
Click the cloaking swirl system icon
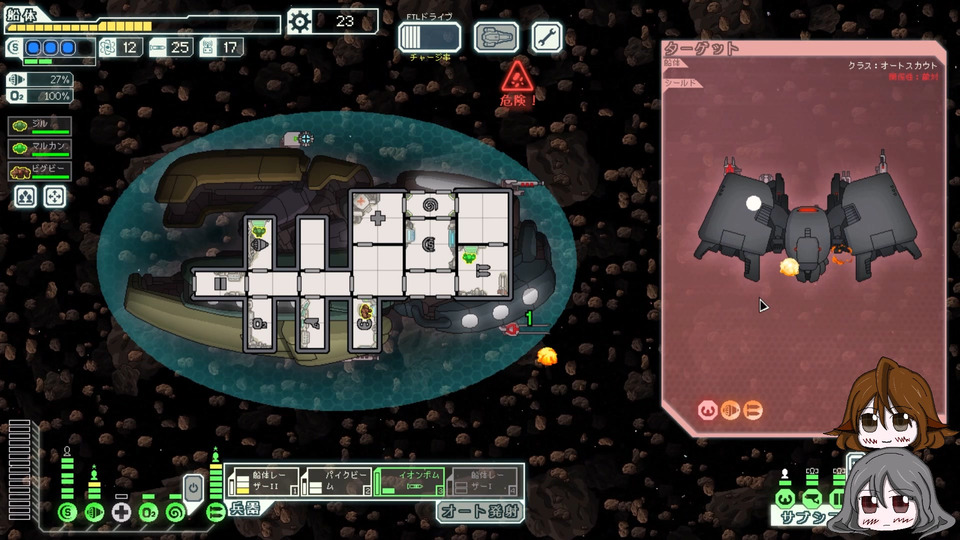pyautogui.click(x=176, y=513)
